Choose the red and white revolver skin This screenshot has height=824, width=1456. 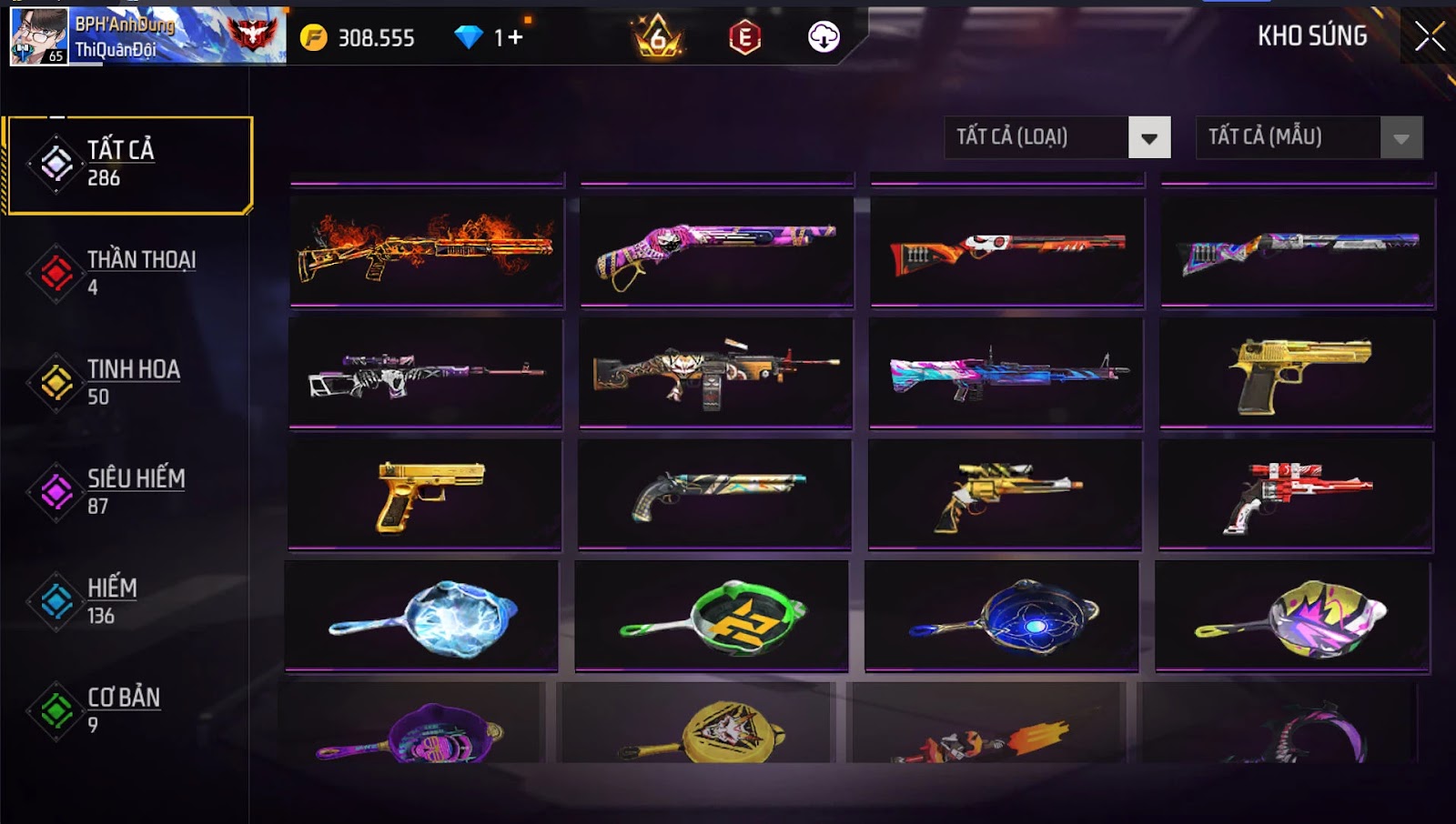click(1295, 494)
